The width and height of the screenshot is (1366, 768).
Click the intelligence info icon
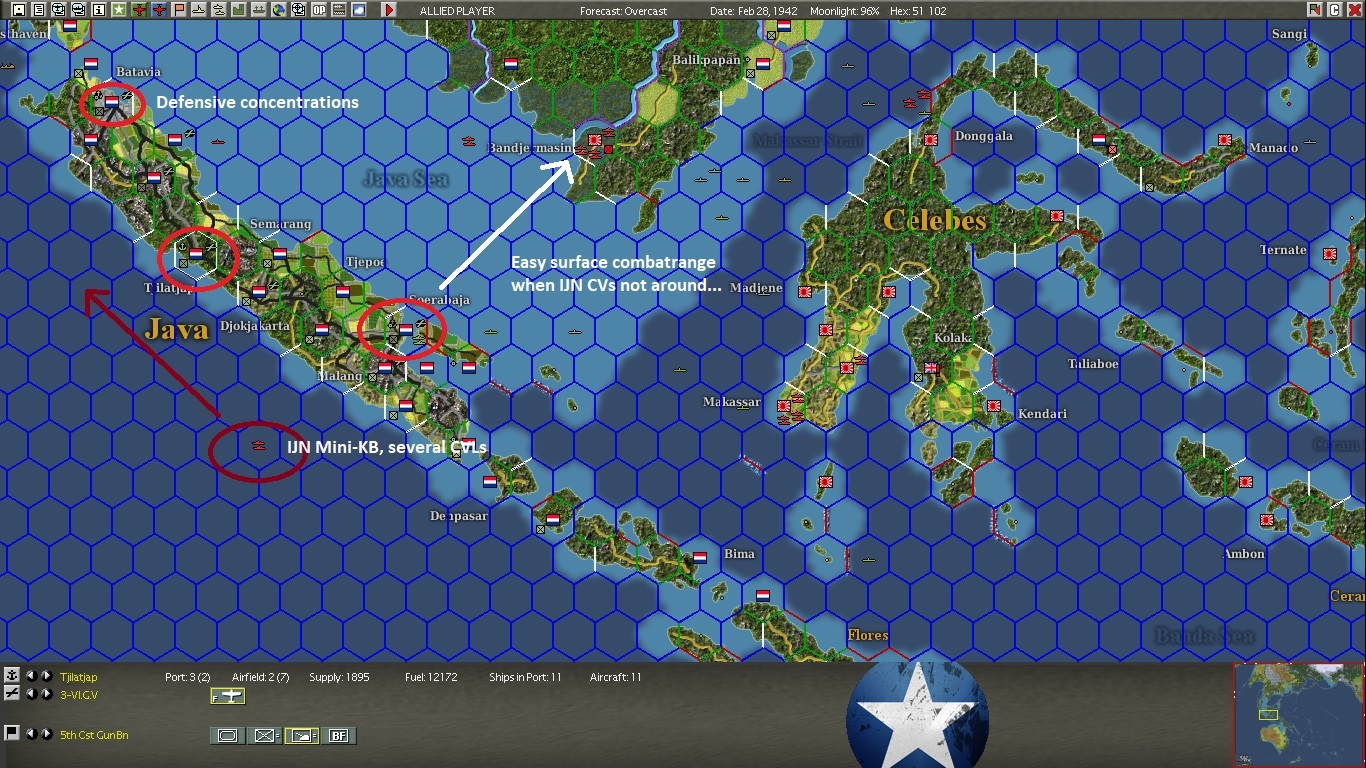tap(97, 10)
